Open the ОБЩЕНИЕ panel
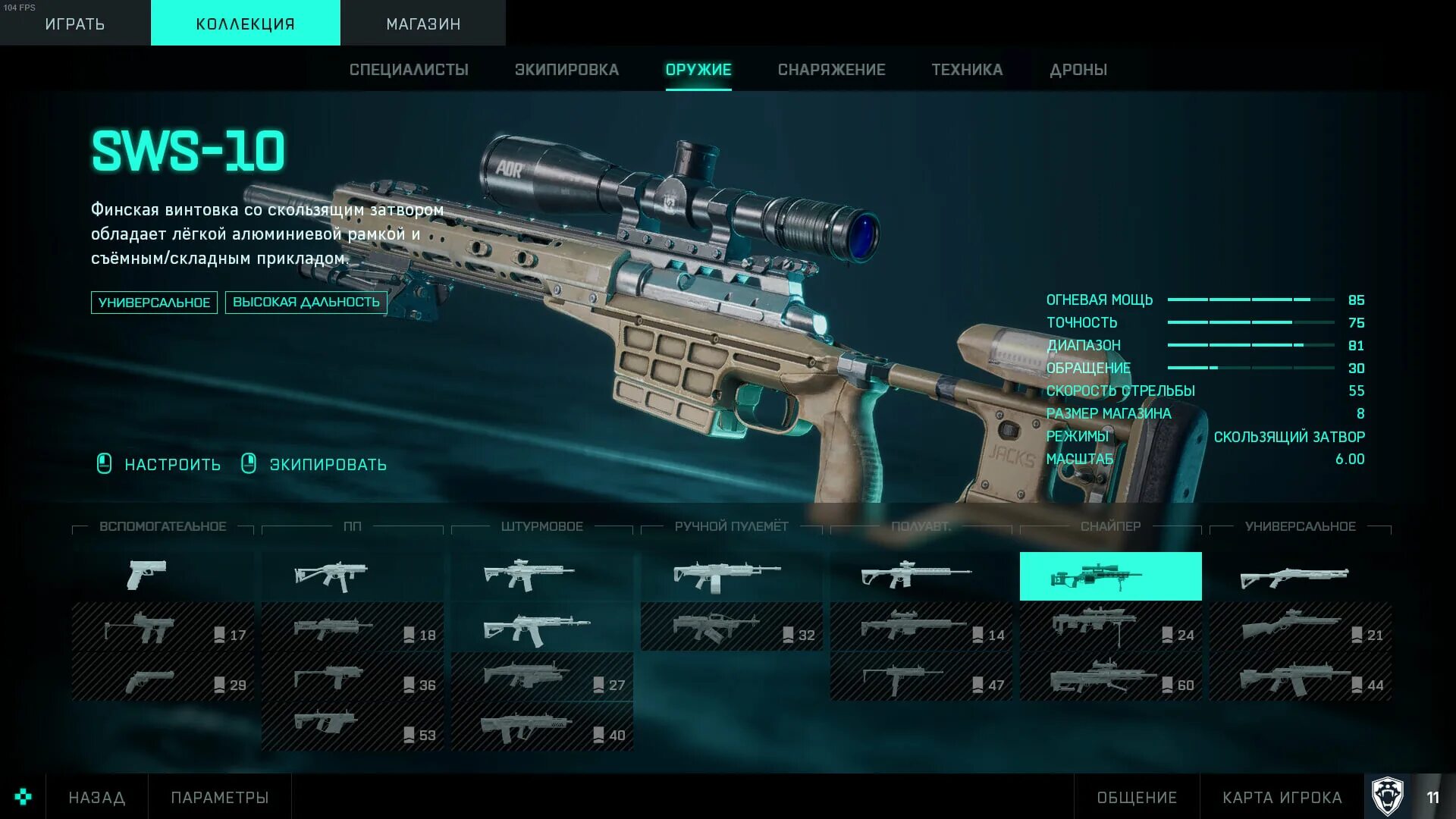This screenshot has width=1456, height=819. 1137,798
